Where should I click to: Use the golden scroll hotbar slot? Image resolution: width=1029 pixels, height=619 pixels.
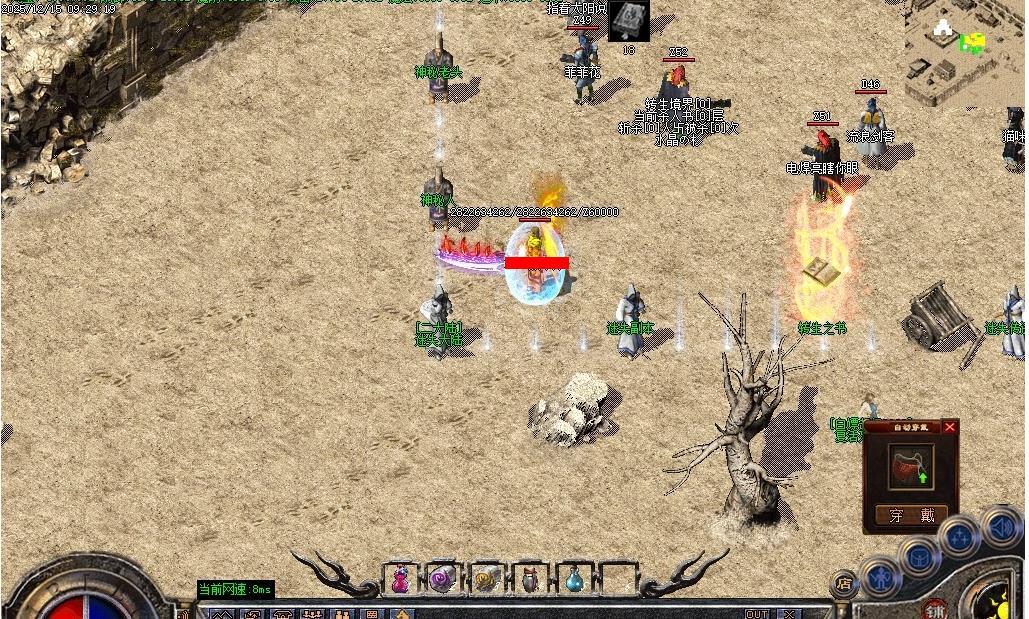487,578
